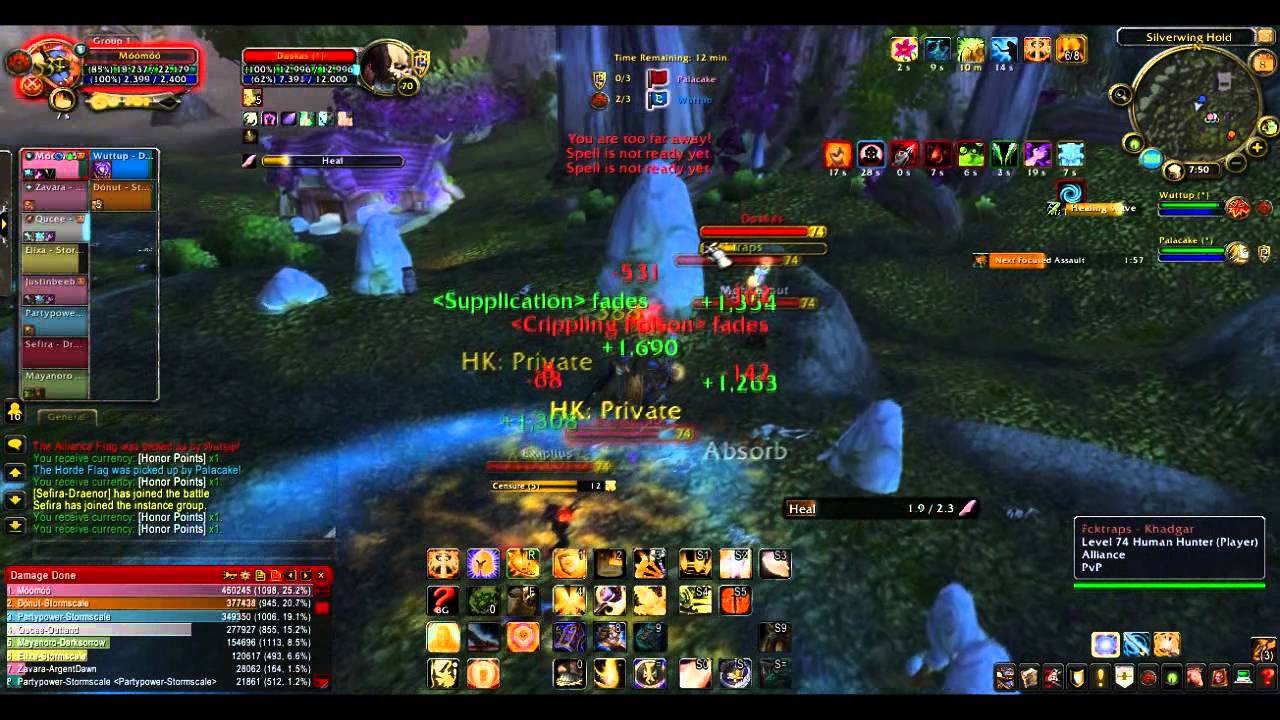
Task: Open the red question mark help micro button
Action: 1266,677
